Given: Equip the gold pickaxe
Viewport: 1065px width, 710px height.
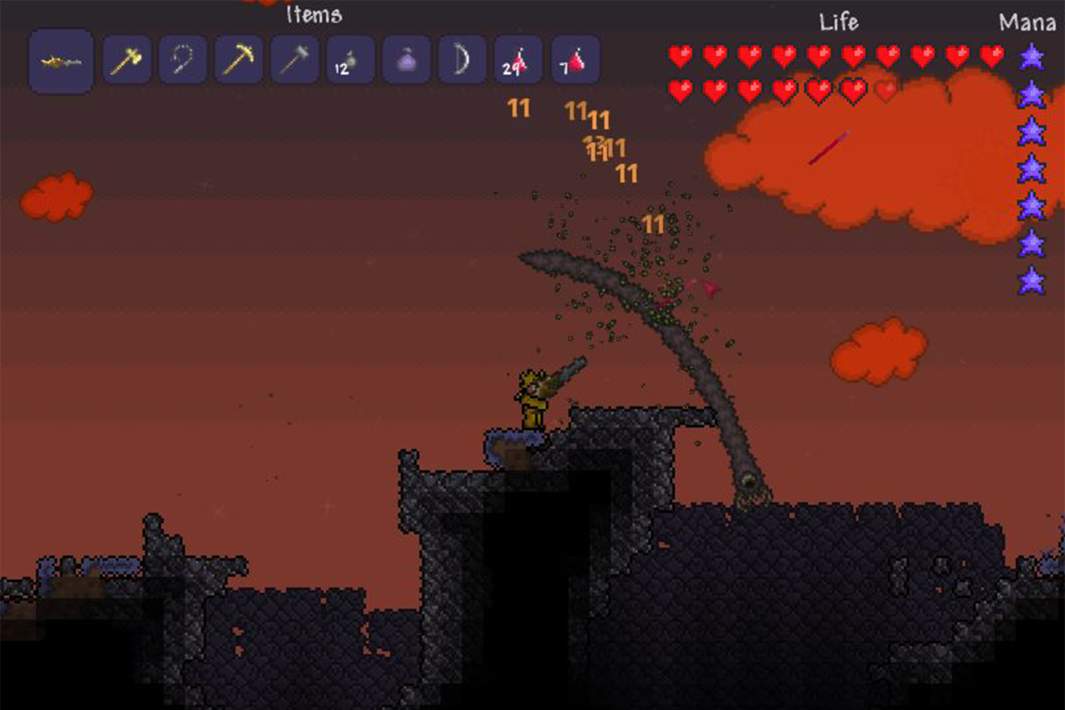Looking at the screenshot, I should [x=239, y=61].
